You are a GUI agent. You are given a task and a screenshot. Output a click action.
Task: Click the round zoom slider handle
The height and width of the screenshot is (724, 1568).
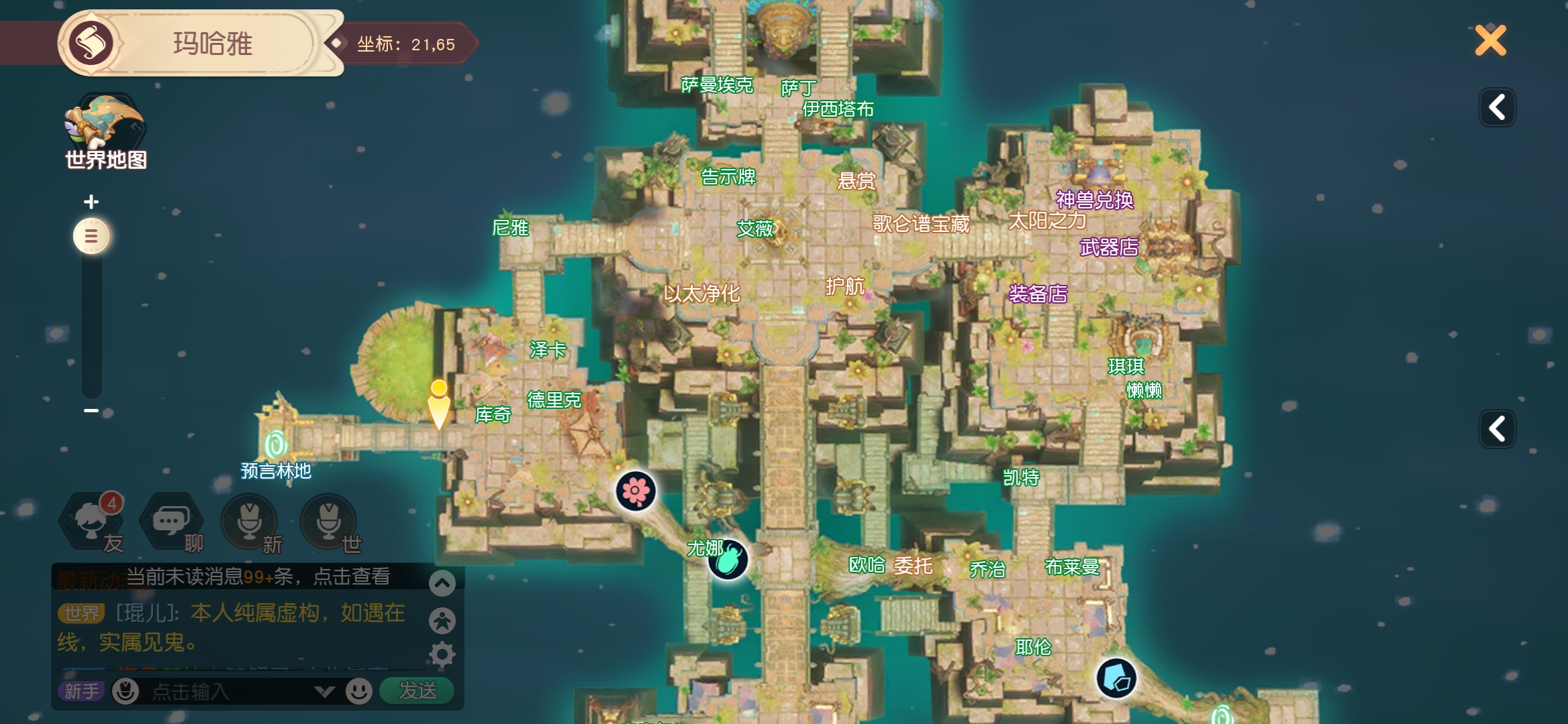[x=91, y=236]
